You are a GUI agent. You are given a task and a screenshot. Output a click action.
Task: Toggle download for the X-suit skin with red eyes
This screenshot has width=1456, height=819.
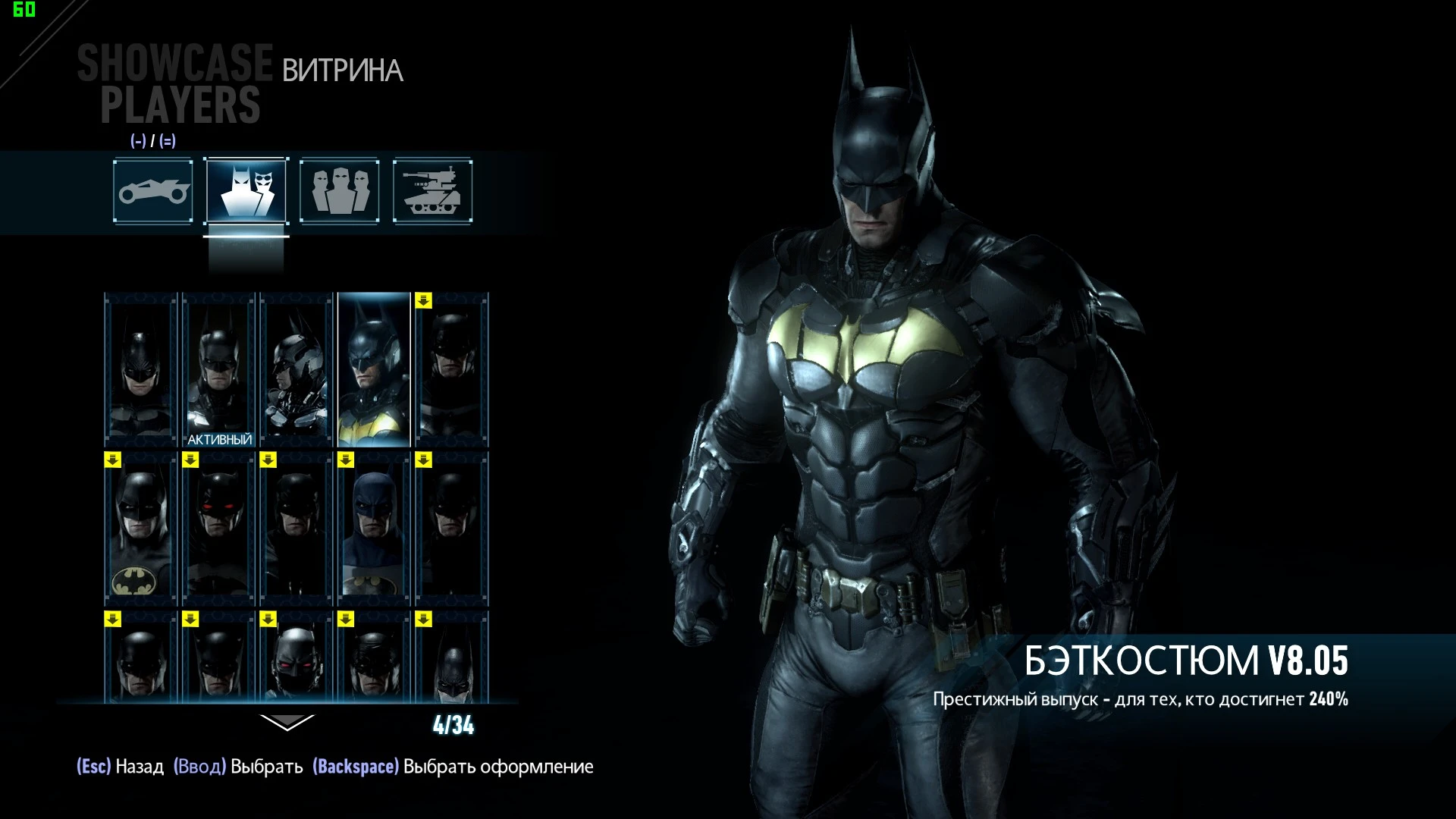coord(268,618)
